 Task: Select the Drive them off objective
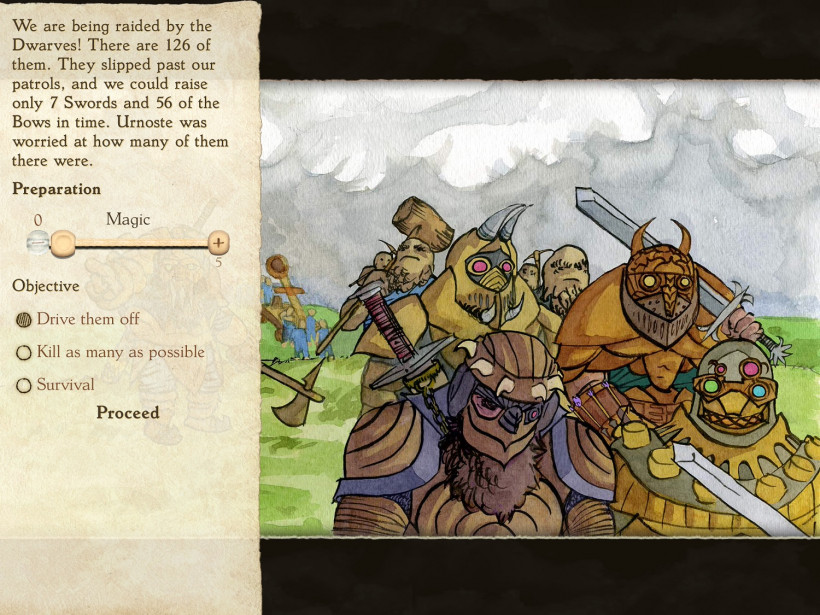[x=25, y=320]
